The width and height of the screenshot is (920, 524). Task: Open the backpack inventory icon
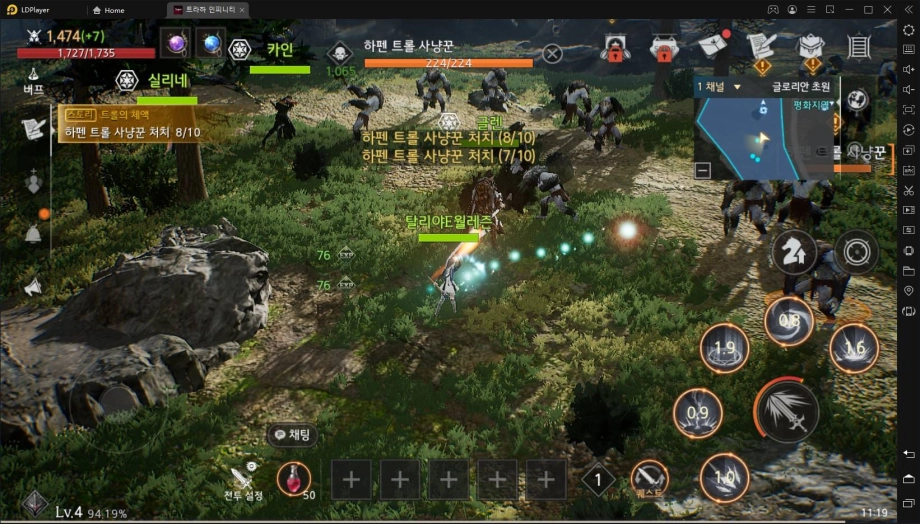click(810, 46)
